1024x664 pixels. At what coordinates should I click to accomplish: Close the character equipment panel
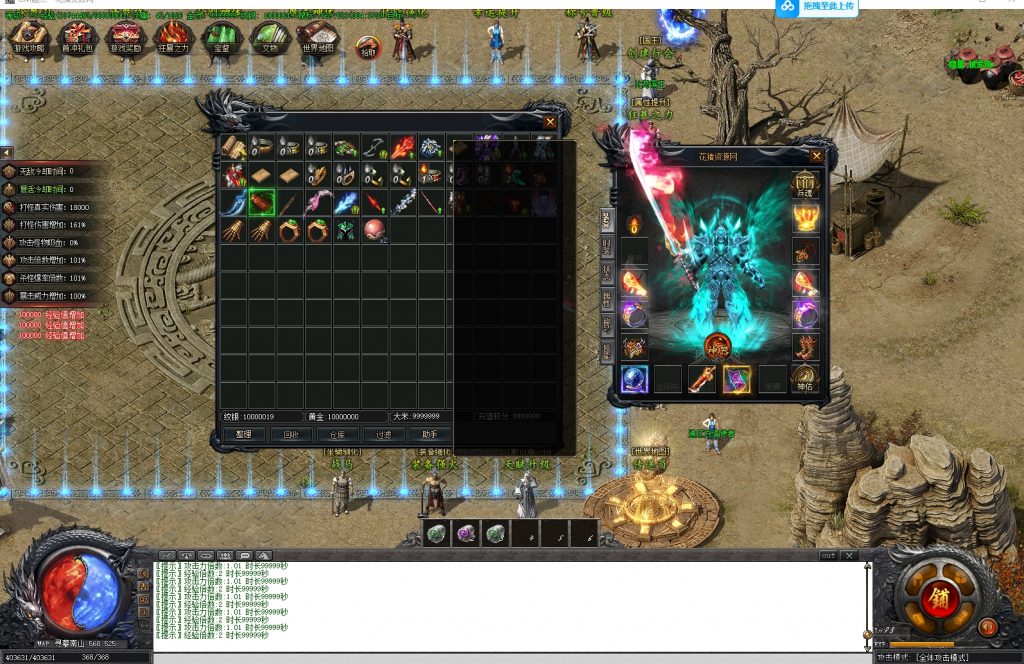[817, 156]
